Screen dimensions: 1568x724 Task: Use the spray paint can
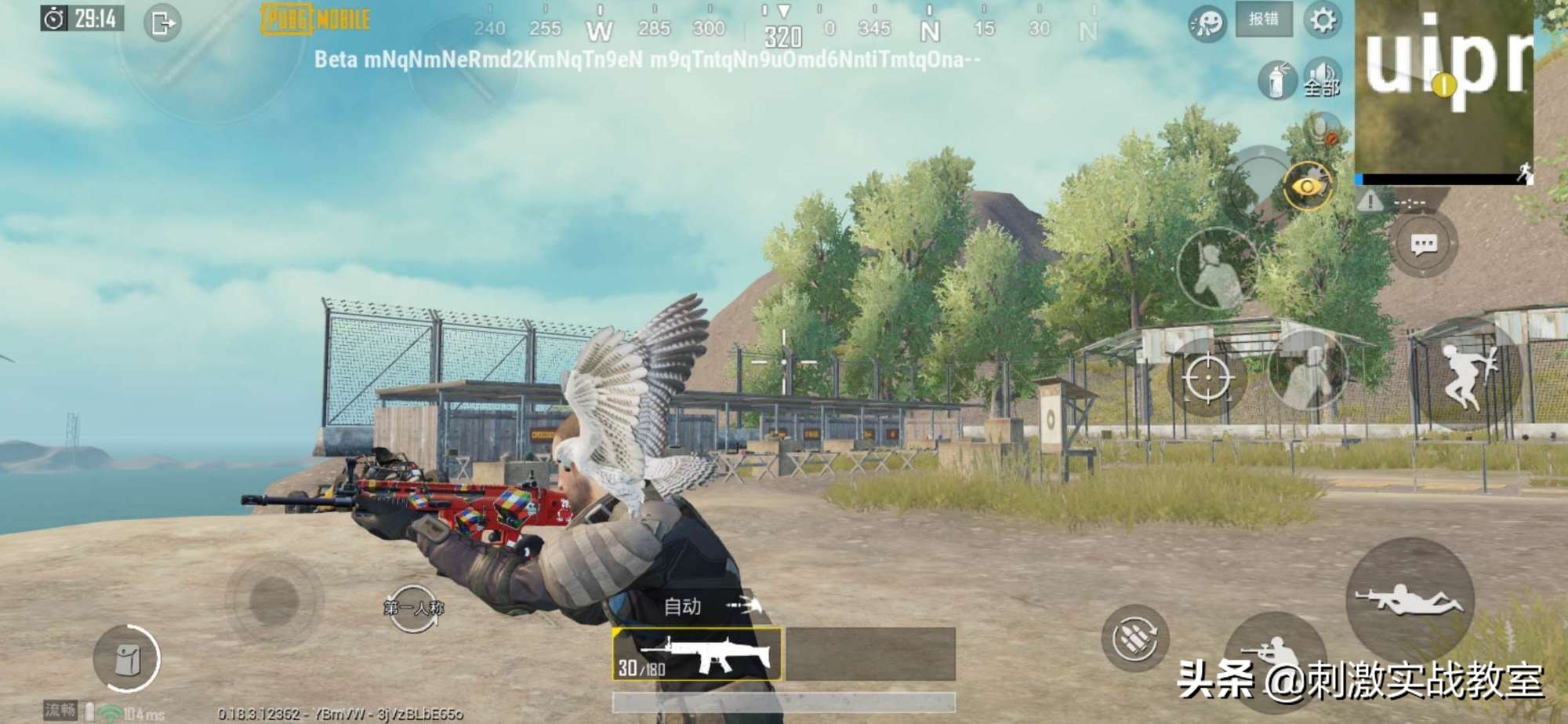click(1277, 79)
